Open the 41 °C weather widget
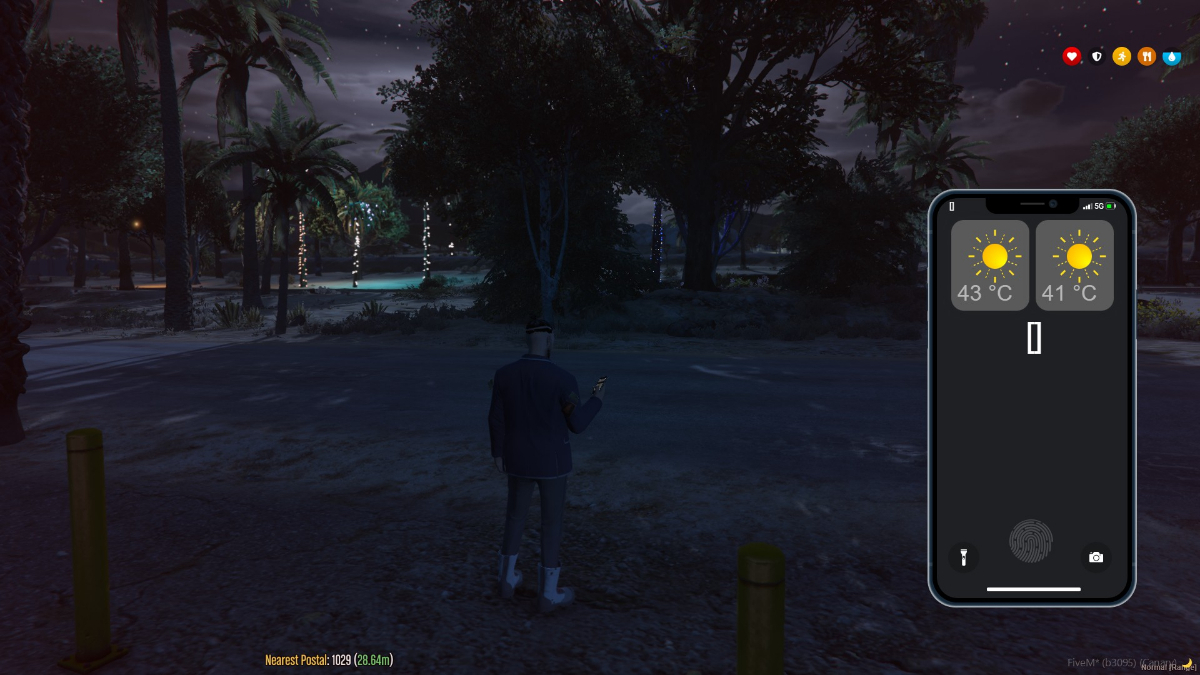1200x675 pixels. (1074, 265)
